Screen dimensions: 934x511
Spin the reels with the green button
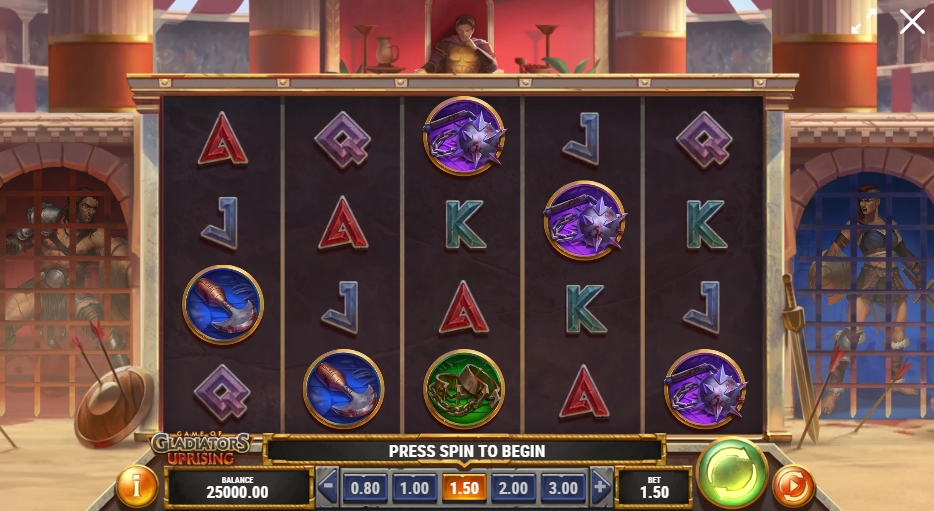[x=732, y=472]
